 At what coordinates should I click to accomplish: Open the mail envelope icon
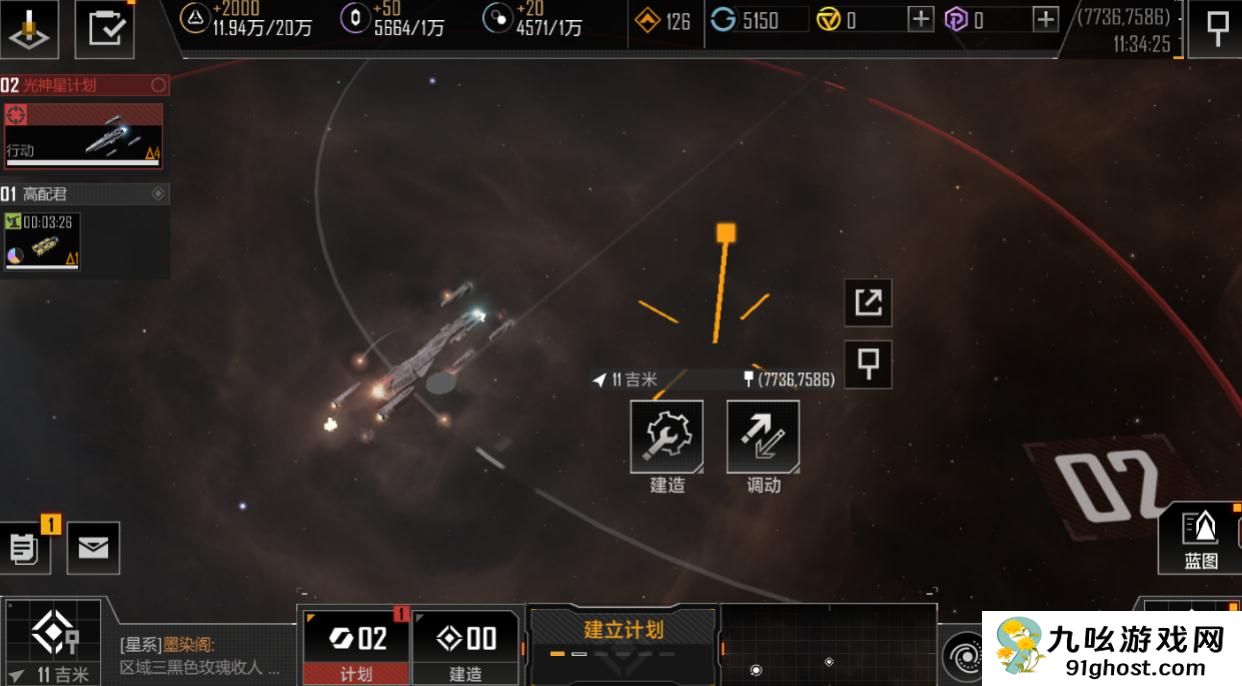coord(93,548)
